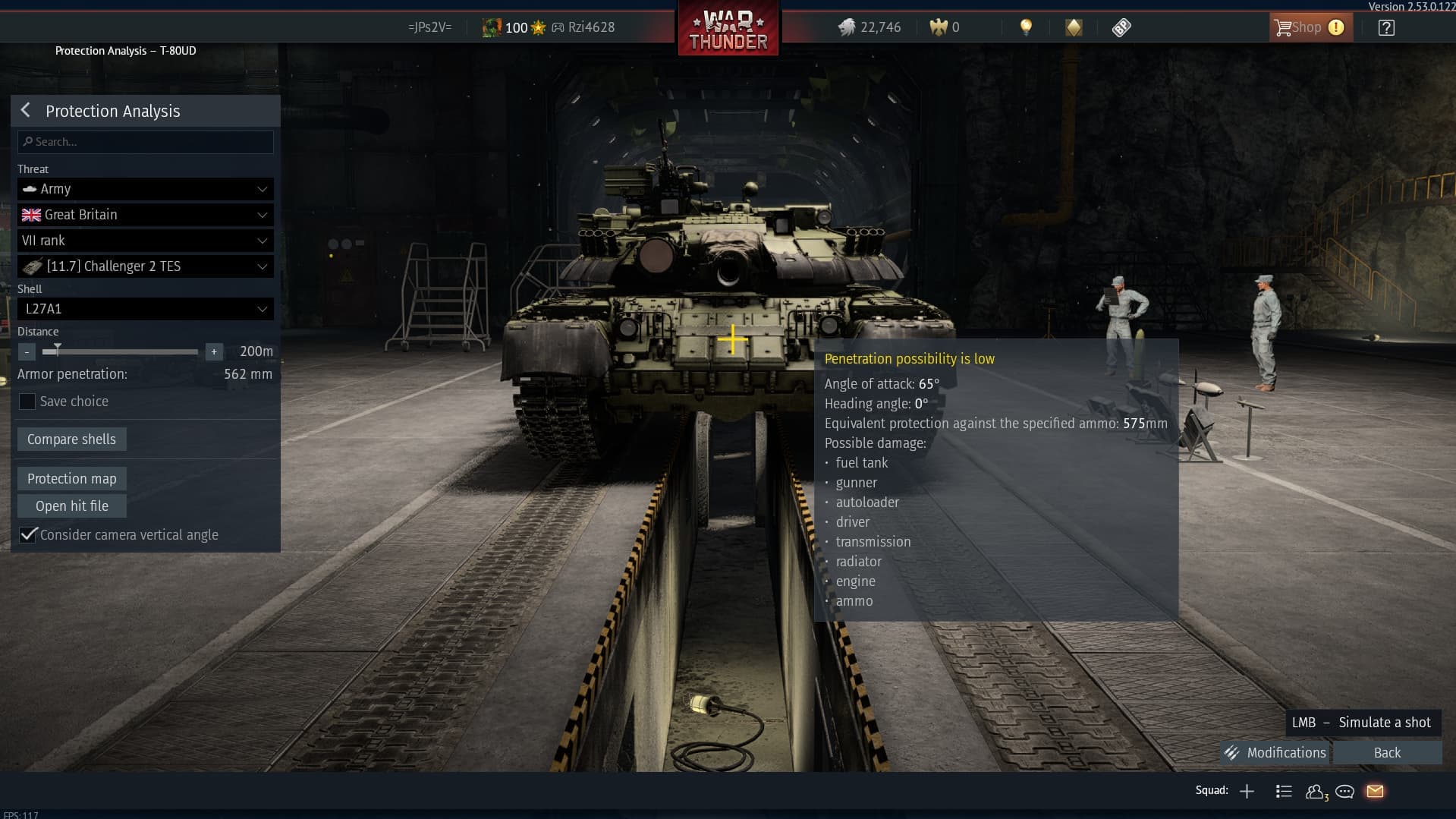Toggle Consider camera vertical angle checkbox
This screenshot has width=1456, height=819.
(28, 535)
